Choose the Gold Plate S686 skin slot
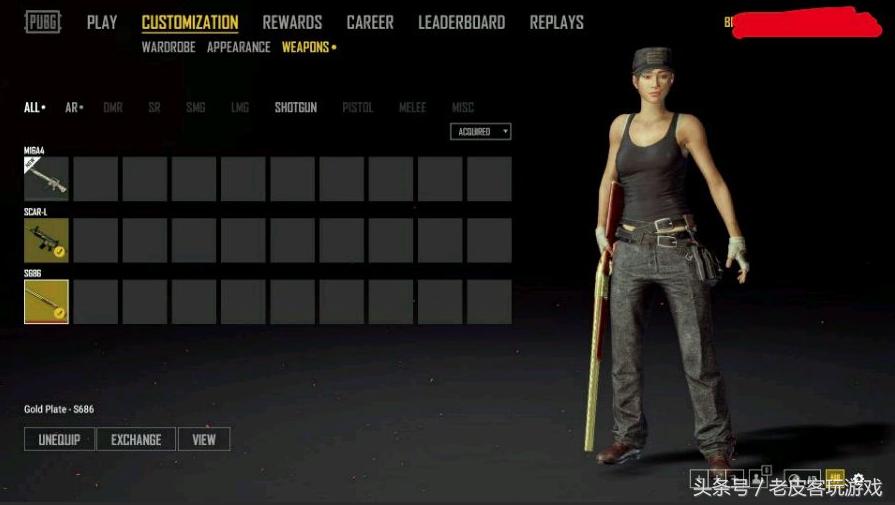Viewport: 895px width, 505px height. click(x=46, y=302)
